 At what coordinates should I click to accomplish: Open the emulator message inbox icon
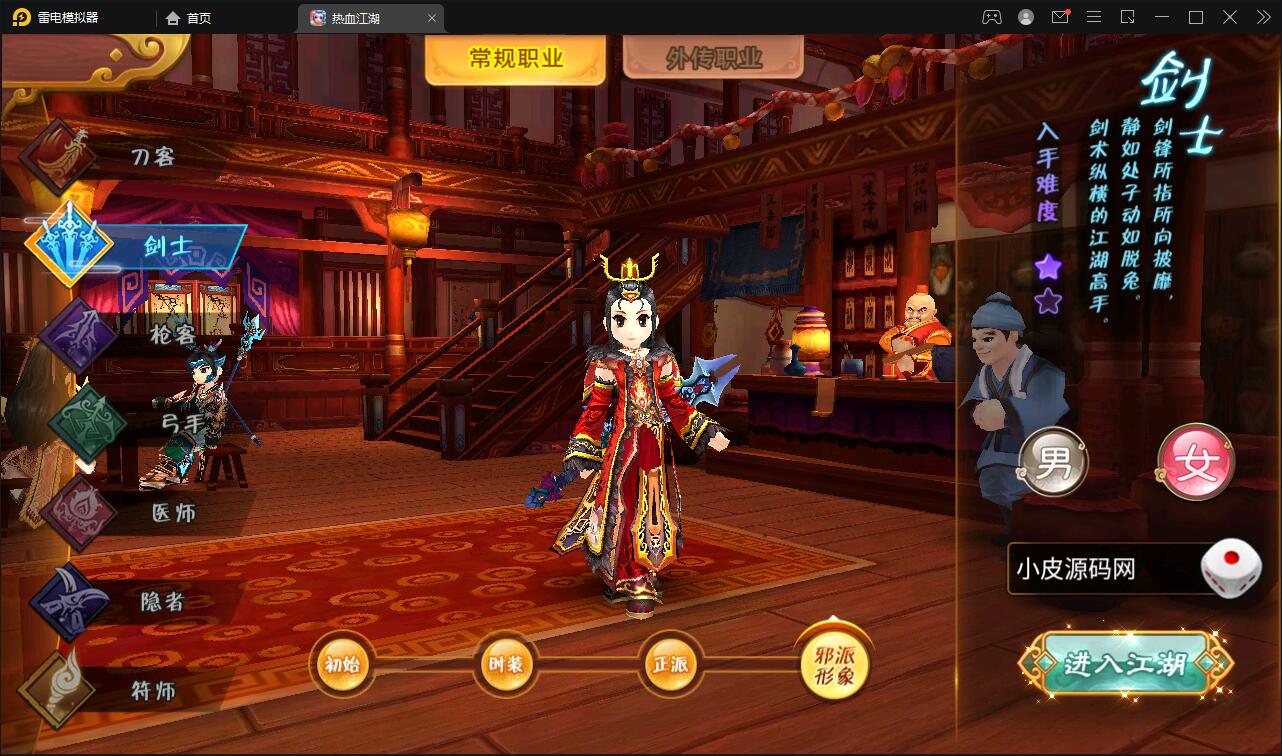[1062, 17]
